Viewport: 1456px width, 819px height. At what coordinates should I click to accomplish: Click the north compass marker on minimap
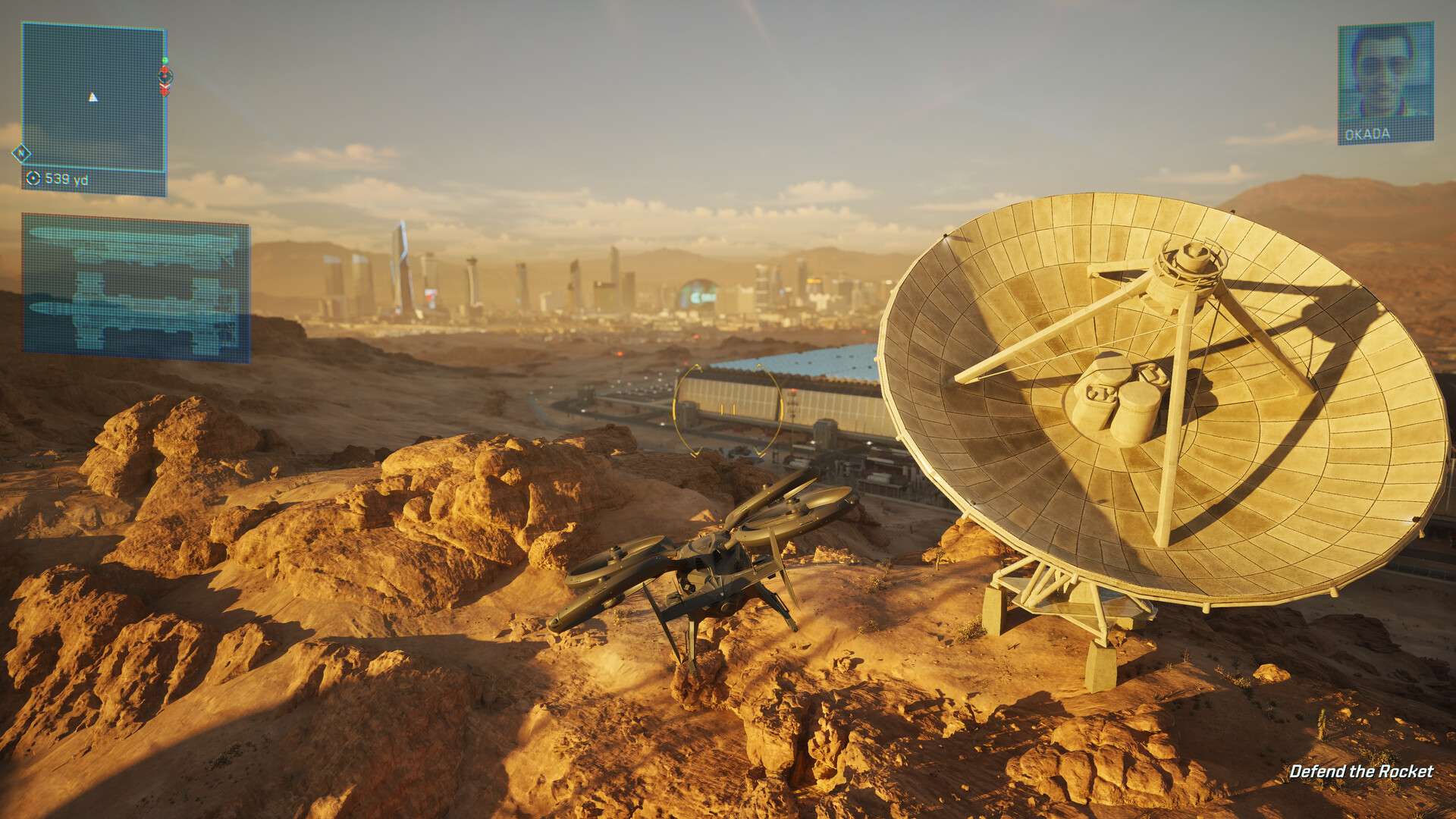(21, 154)
